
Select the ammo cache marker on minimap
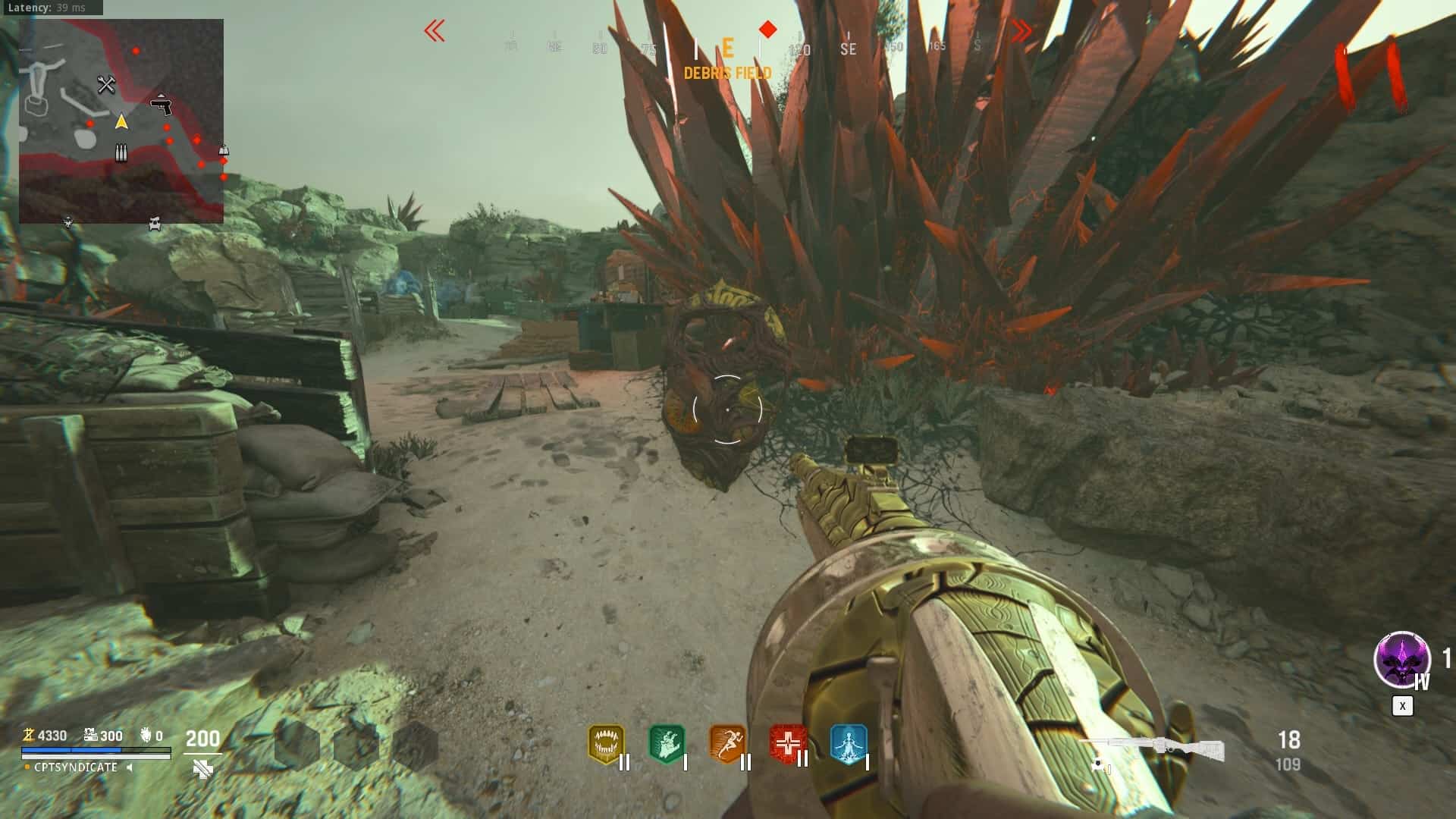pos(121,153)
